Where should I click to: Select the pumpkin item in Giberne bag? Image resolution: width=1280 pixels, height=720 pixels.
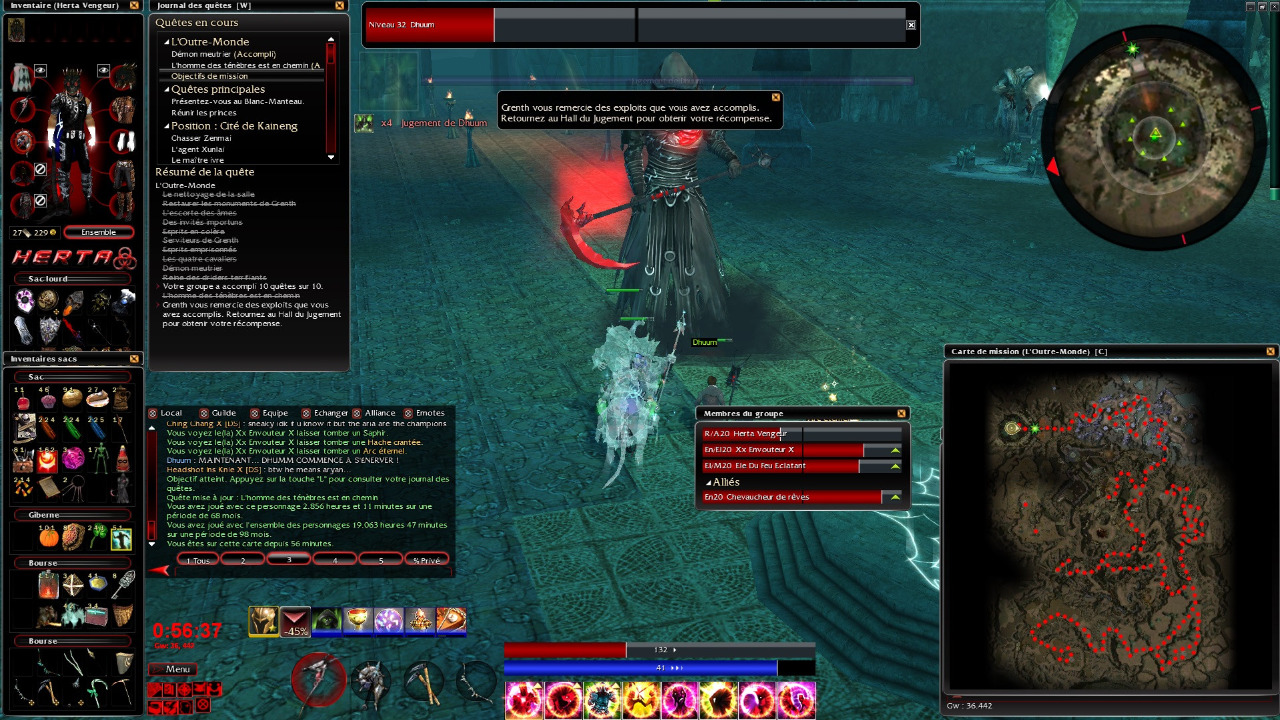click(x=49, y=538)
